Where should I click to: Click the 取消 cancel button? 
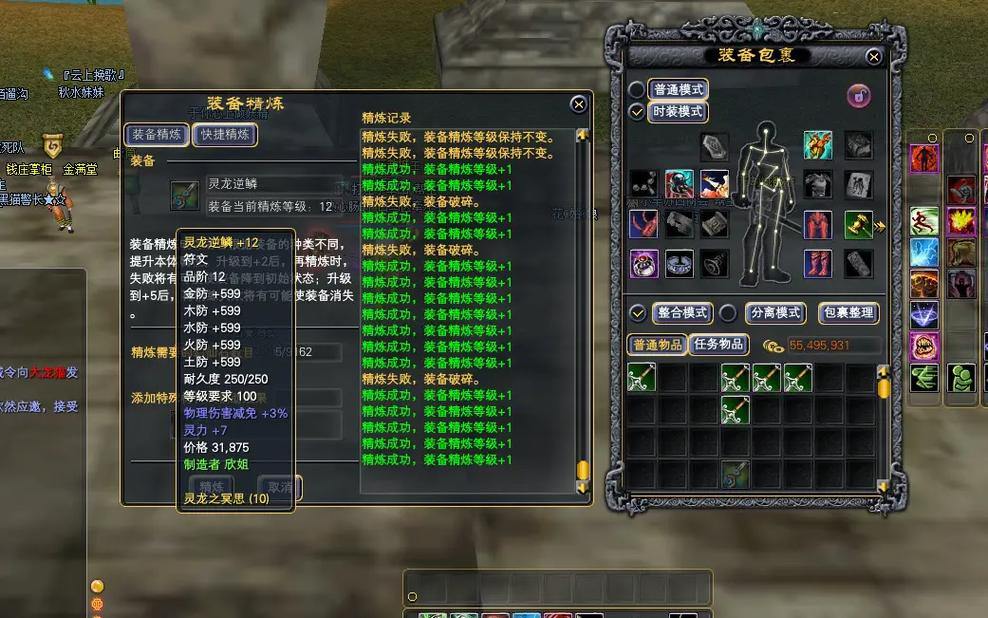pos(279,487)
